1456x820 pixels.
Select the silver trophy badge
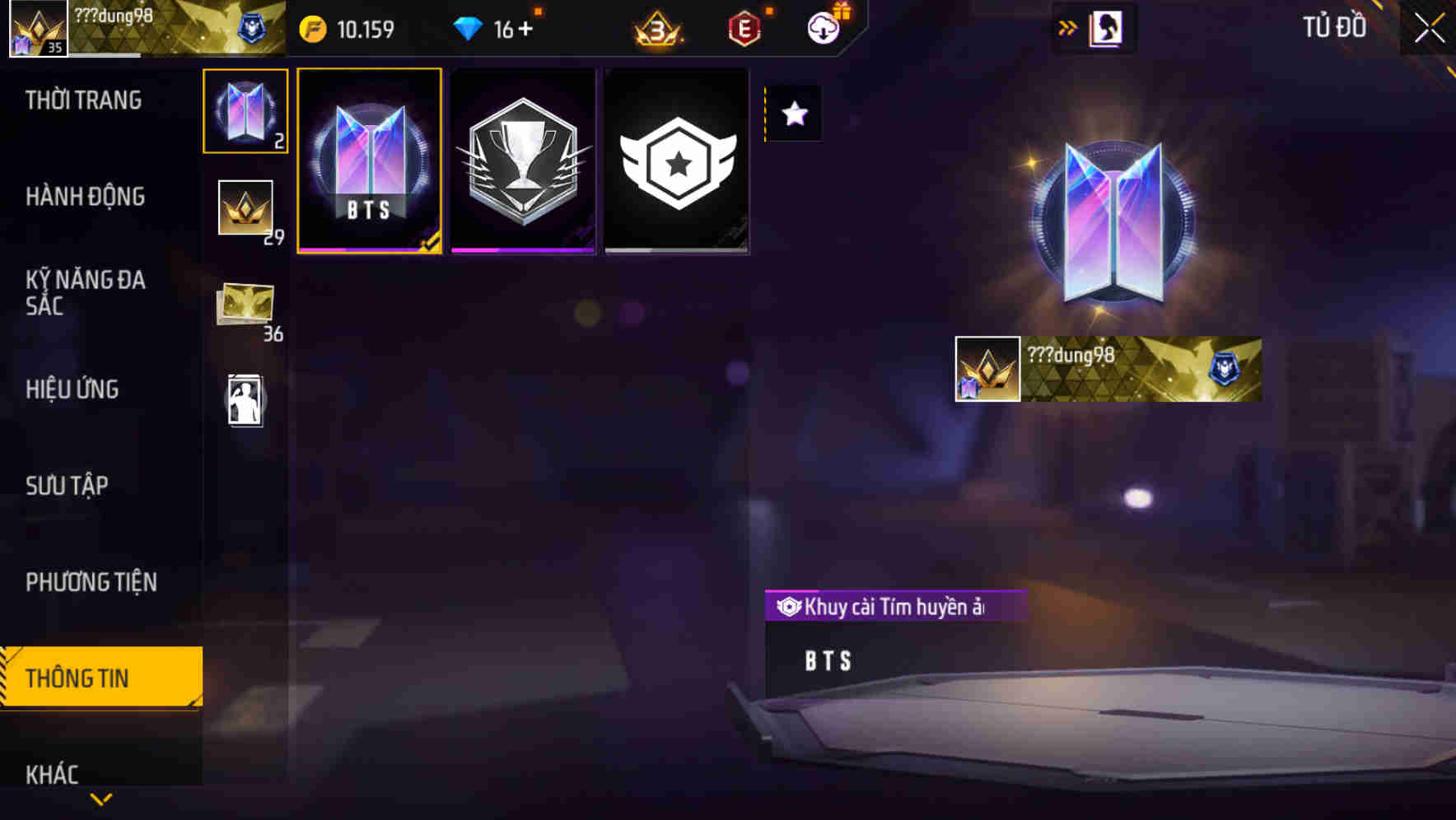coord(523,161)
